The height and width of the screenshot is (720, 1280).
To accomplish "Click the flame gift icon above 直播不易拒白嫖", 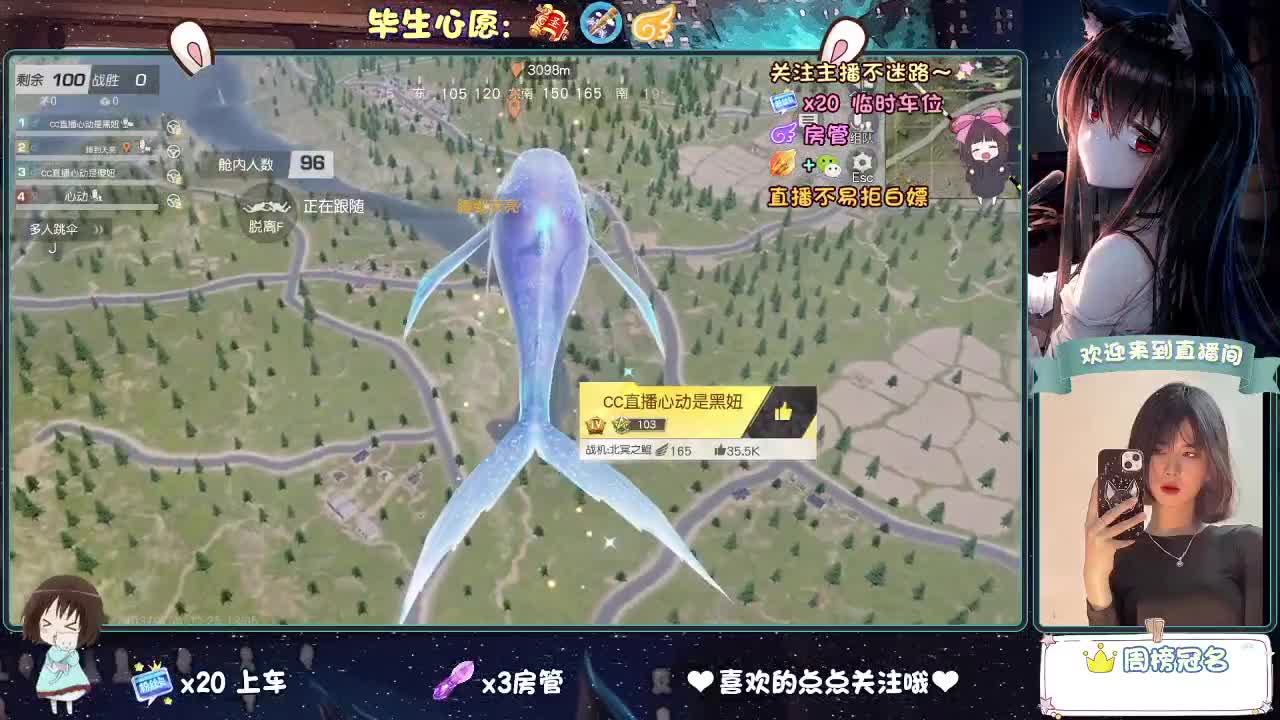I will point(781,163).
